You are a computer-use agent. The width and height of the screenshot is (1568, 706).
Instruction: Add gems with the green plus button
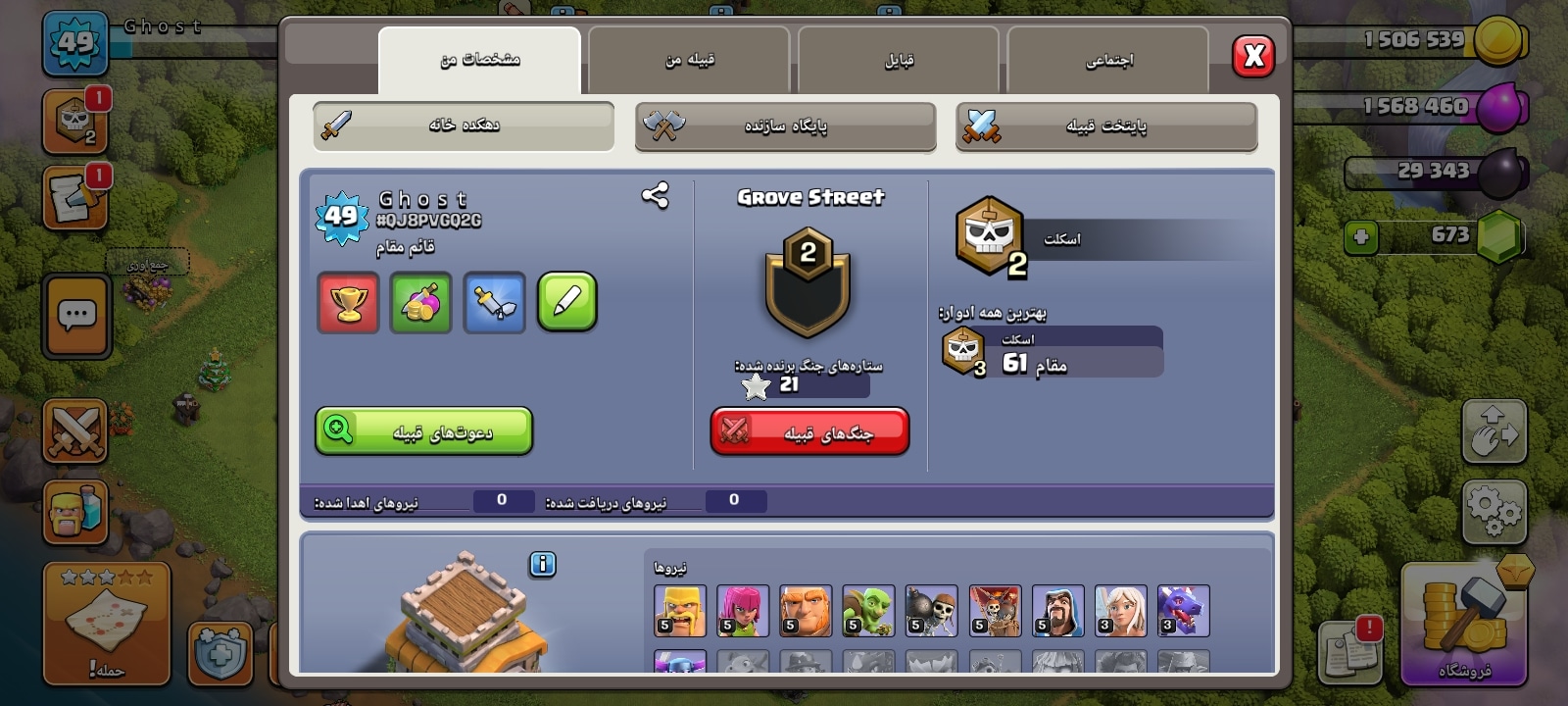coord(1360,236)
